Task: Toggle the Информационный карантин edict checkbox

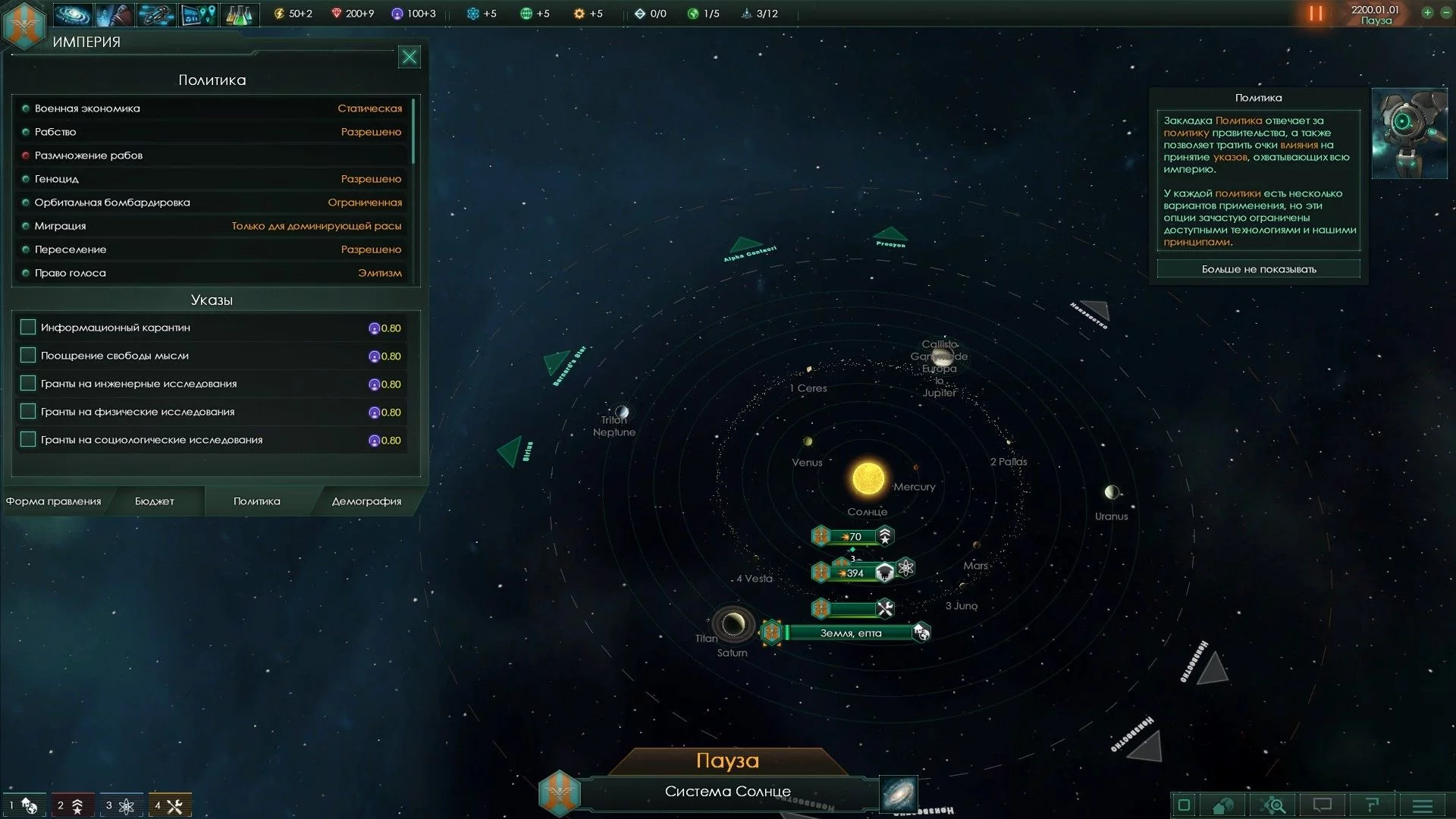Action: (x=28, y=328)
